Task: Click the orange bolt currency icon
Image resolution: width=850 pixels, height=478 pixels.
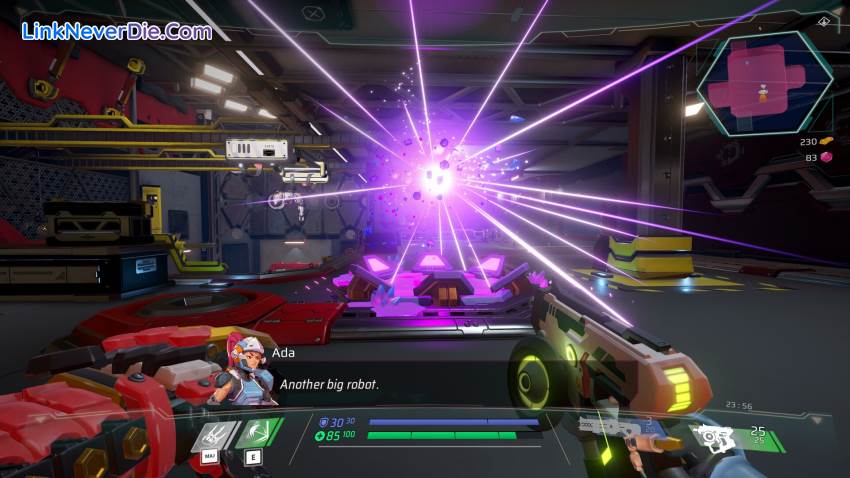Action: [826, 141]
